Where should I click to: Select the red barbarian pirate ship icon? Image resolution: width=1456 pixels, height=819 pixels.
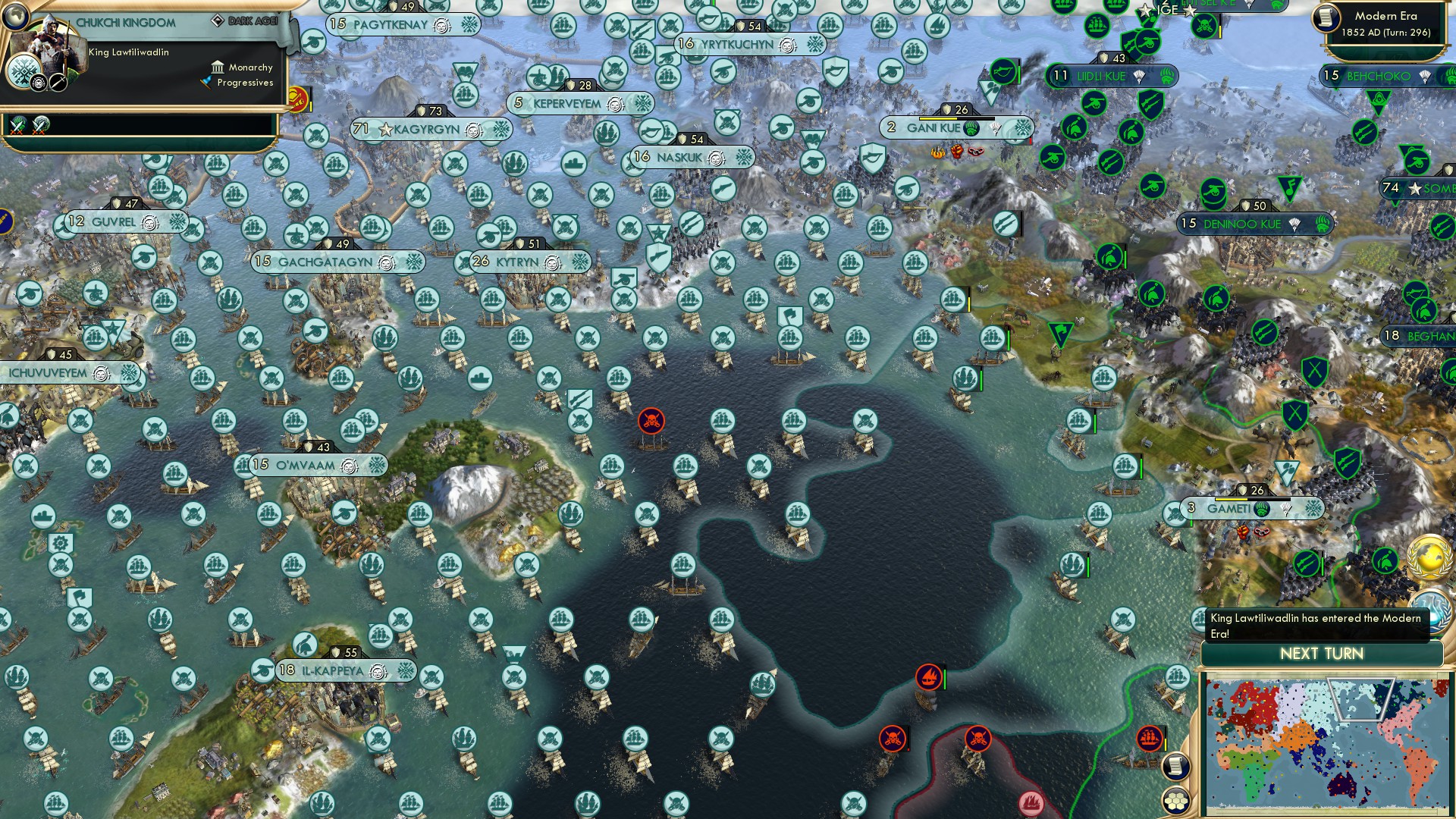(651, 419)
